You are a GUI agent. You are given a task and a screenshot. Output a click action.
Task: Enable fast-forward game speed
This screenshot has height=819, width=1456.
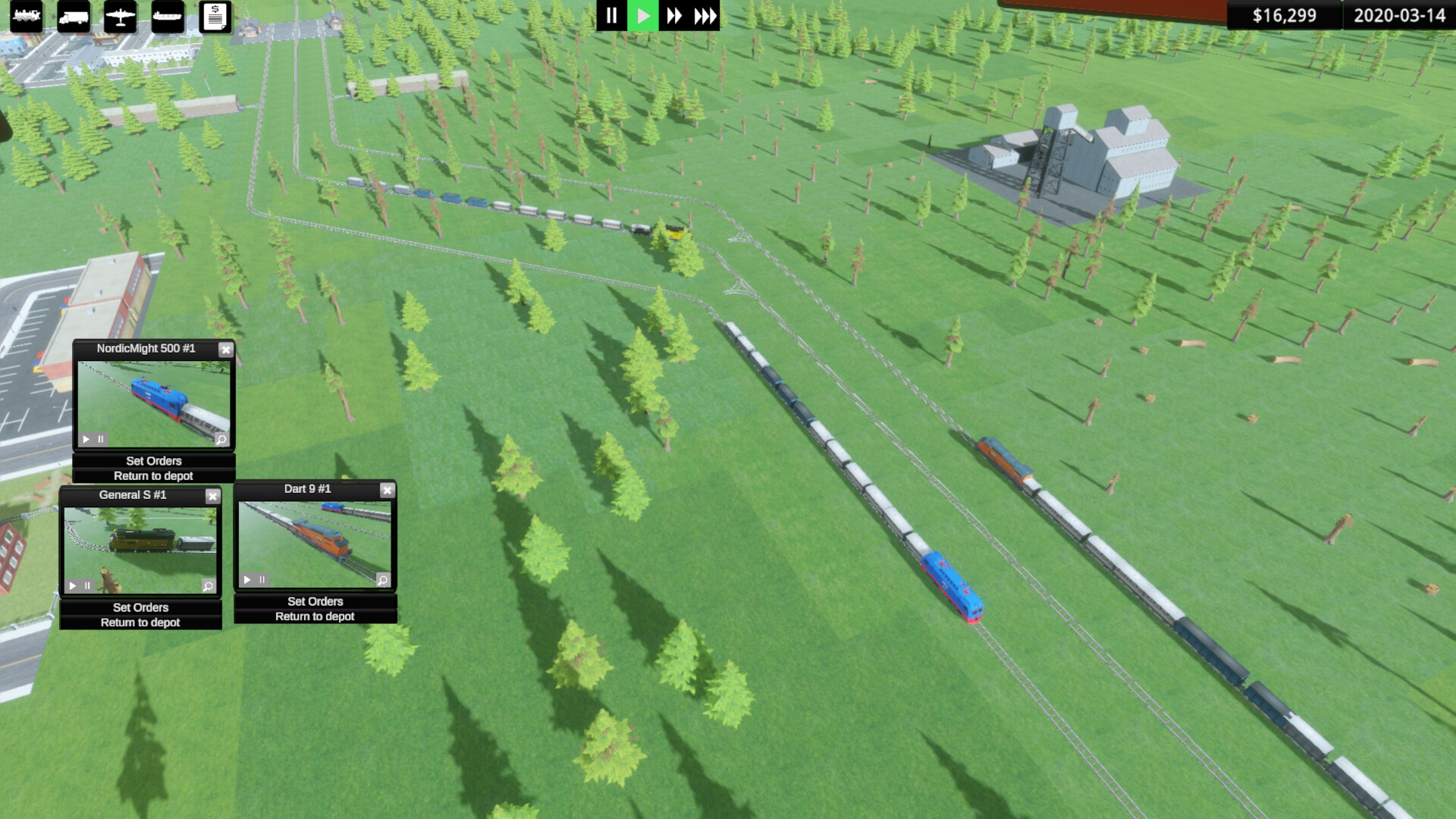tap(676, 15)
